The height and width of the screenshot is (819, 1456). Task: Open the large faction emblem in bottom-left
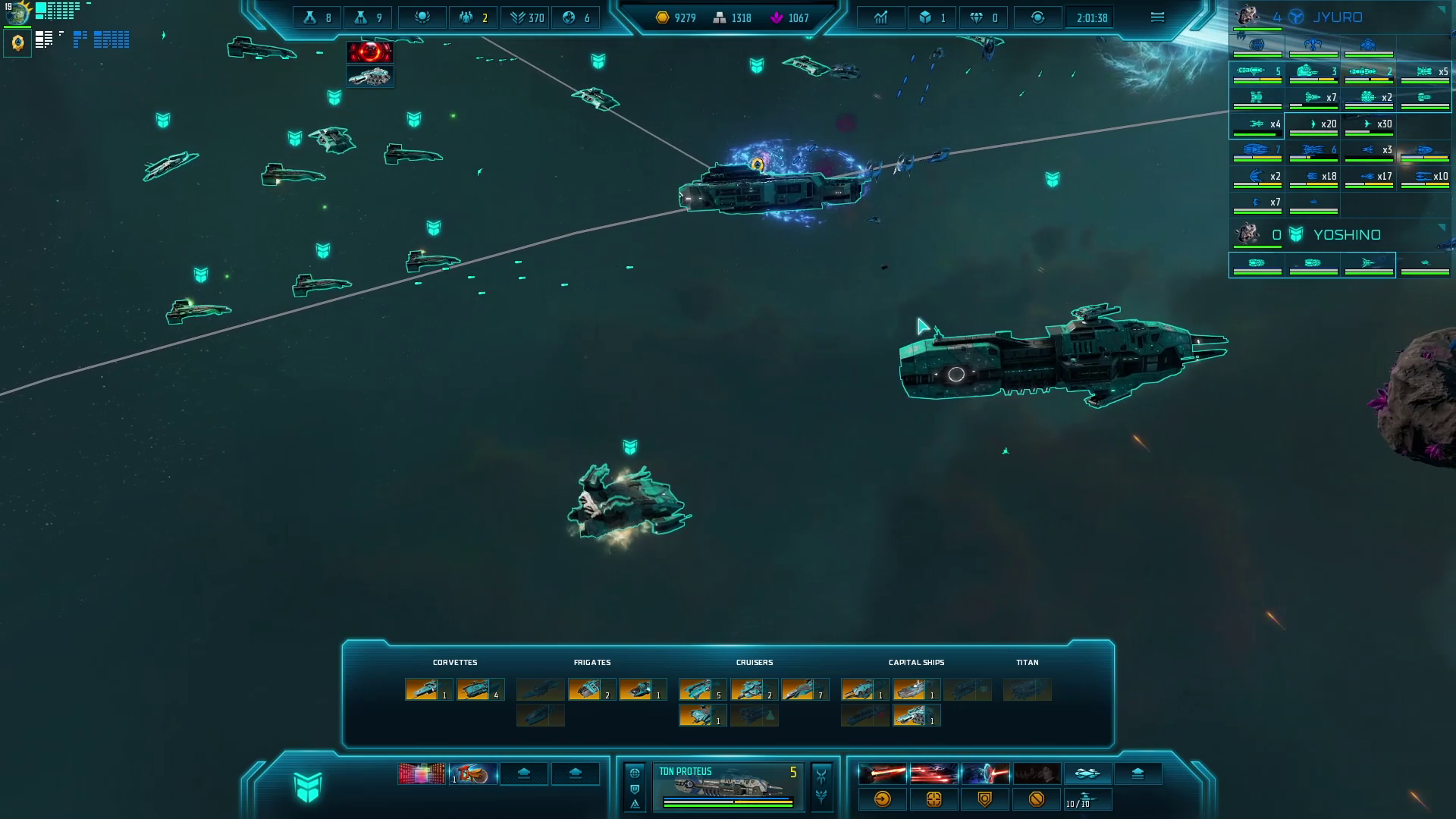click(x=308, y=787)
